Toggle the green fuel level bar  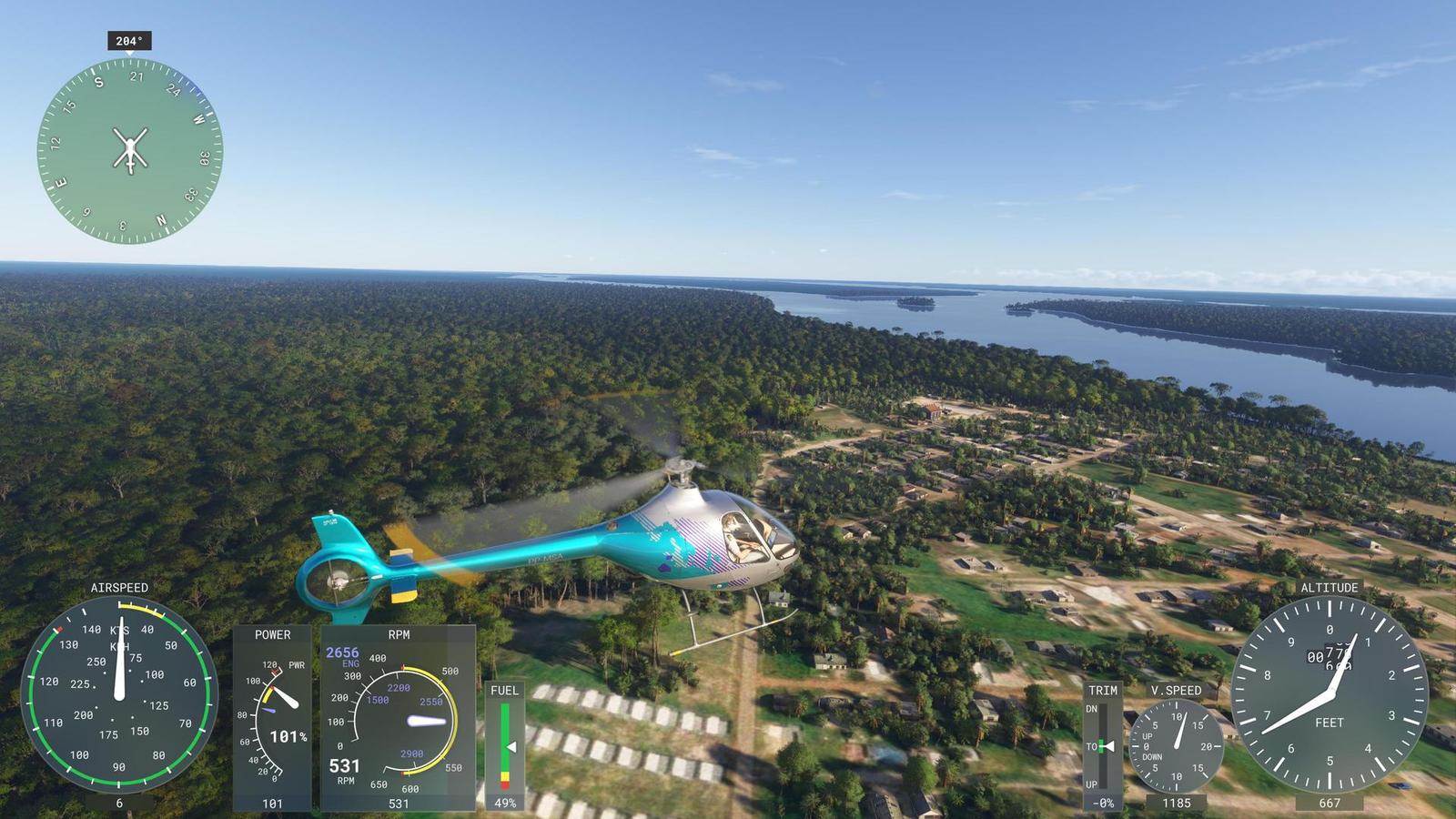[x=507, y=733]
